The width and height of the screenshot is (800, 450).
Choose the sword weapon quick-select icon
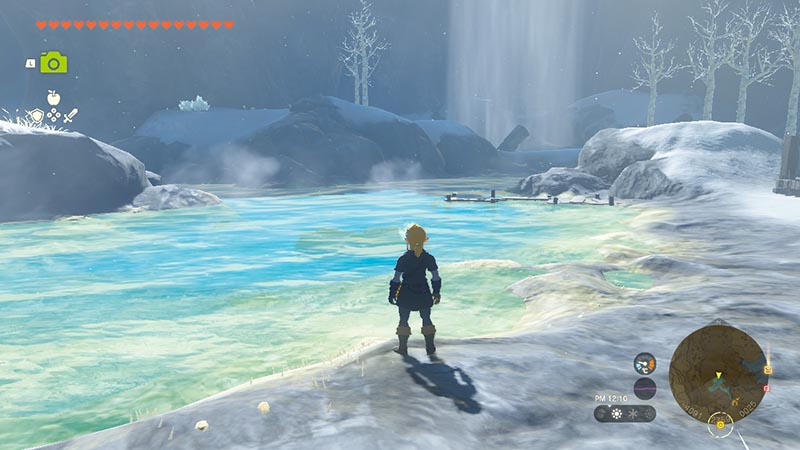(70, 116)
